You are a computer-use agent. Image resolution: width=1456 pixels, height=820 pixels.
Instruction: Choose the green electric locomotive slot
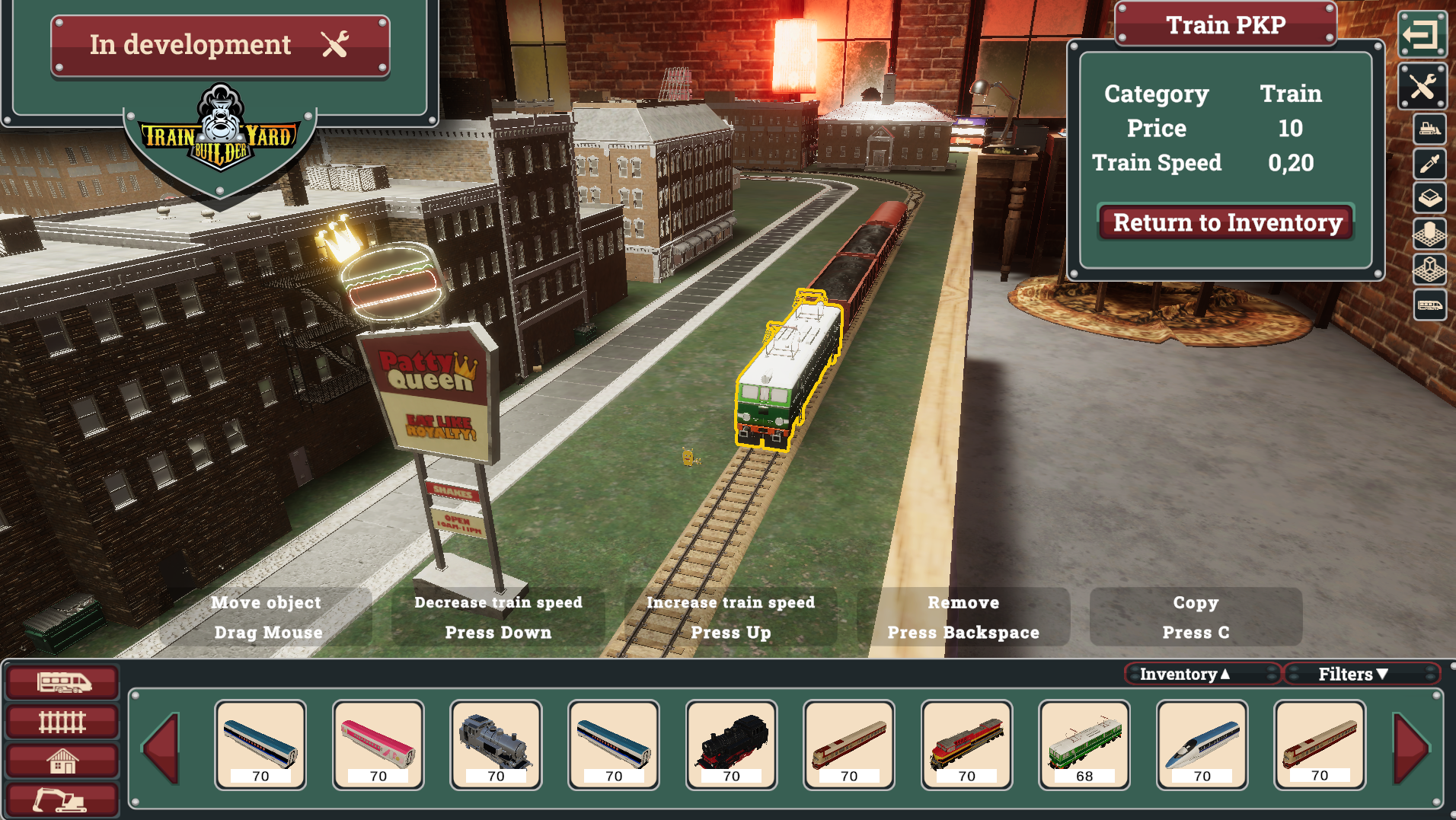1084,745
